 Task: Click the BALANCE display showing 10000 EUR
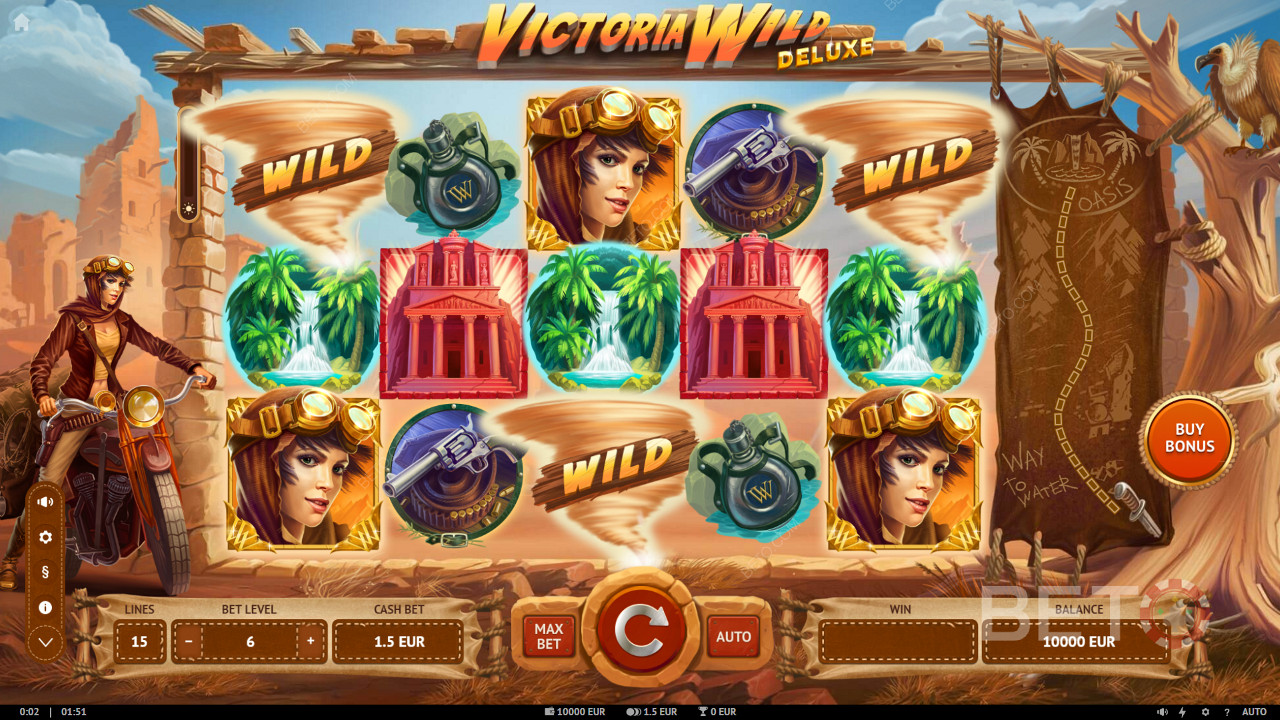(1075, 641)
